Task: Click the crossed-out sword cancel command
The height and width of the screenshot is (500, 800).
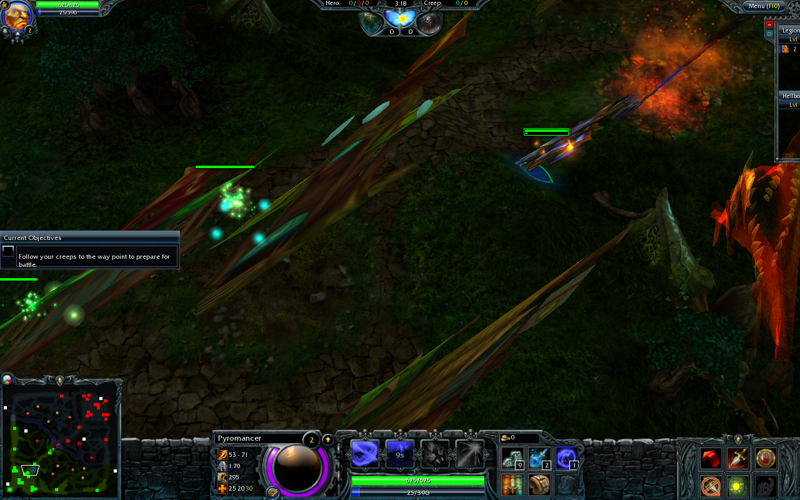Action: (x=711, y=486)
